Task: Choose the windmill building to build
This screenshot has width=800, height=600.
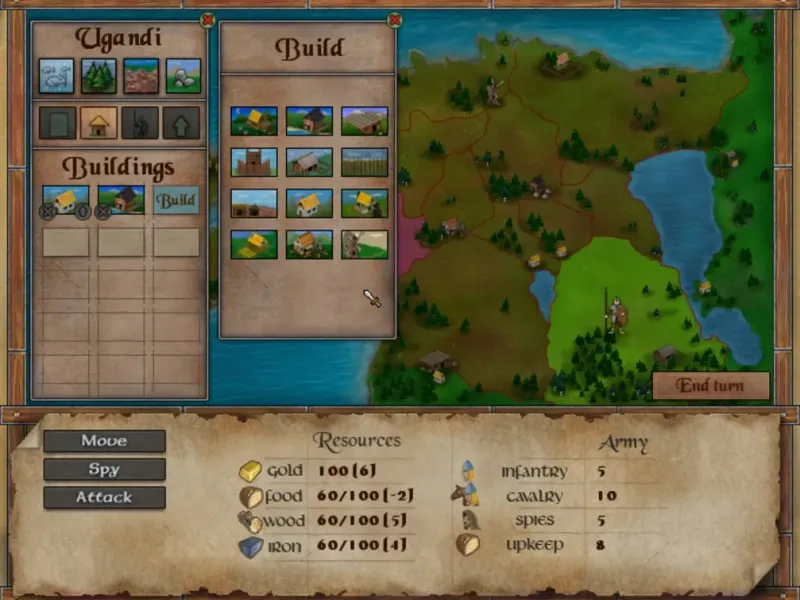Action: click(x=364, y=244)
